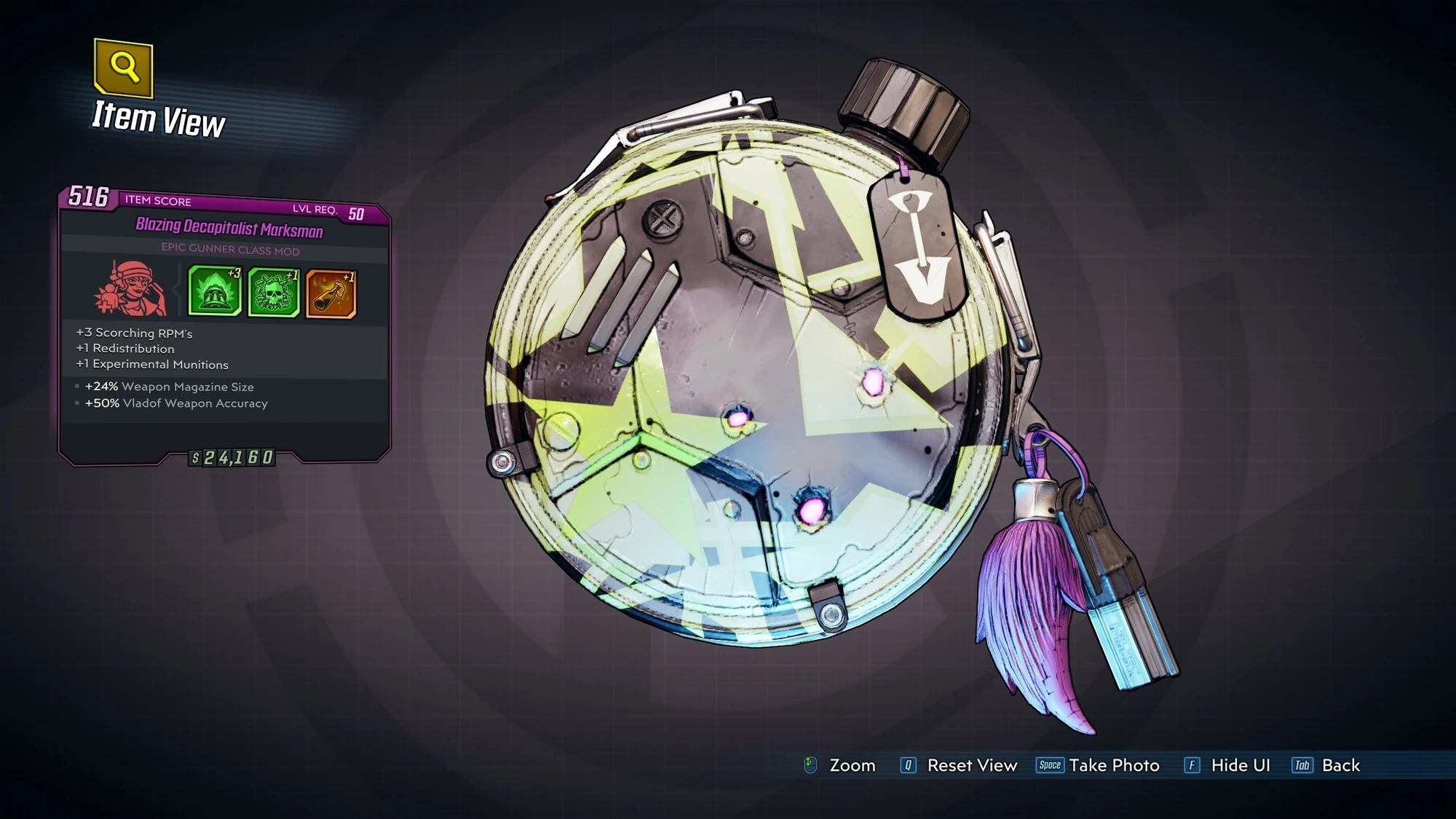Toggle the Tab key Back prompt
Screen dimensions: 1456x819
1302,766
